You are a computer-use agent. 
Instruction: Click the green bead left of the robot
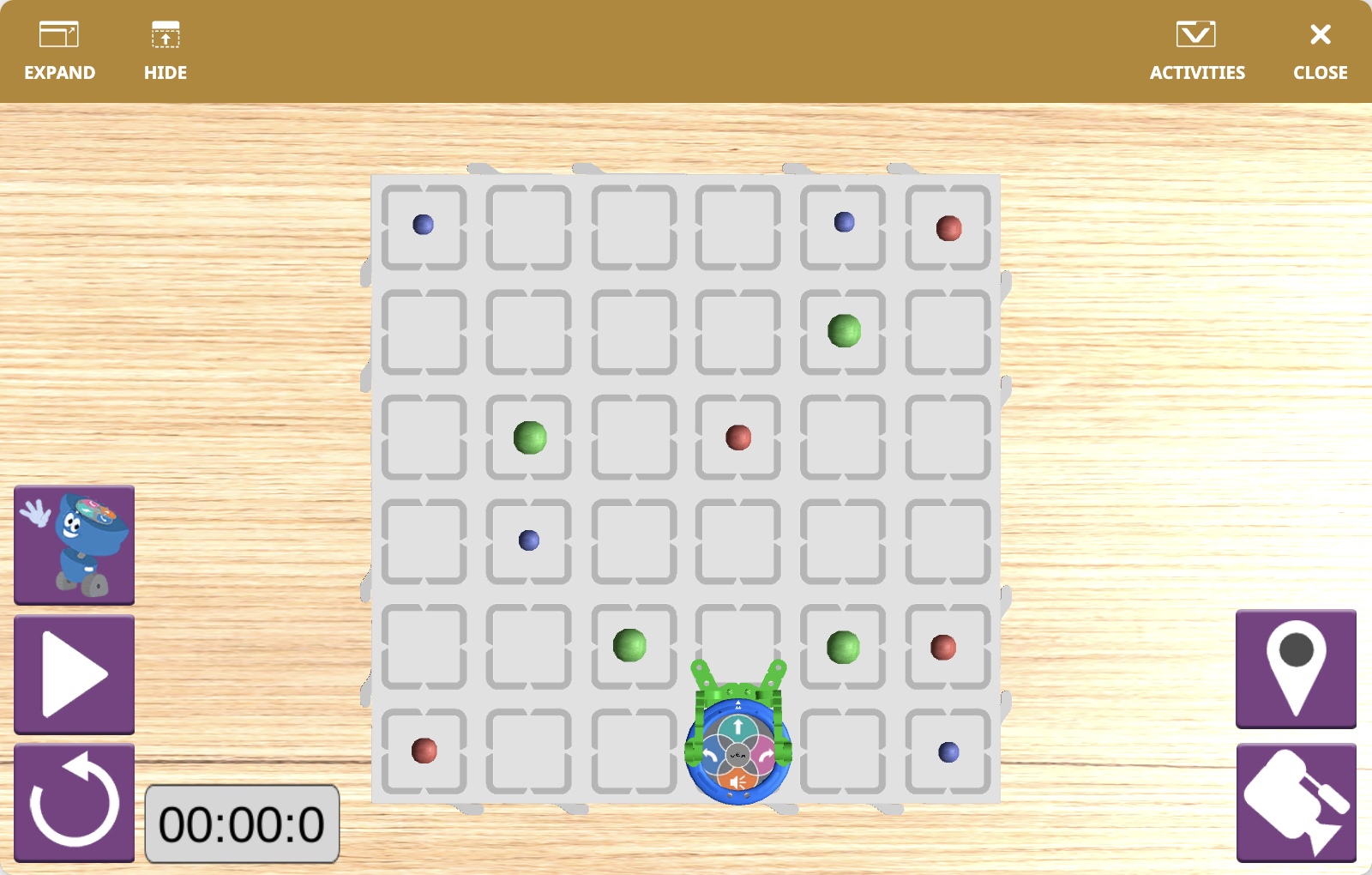tap(631, 645)
